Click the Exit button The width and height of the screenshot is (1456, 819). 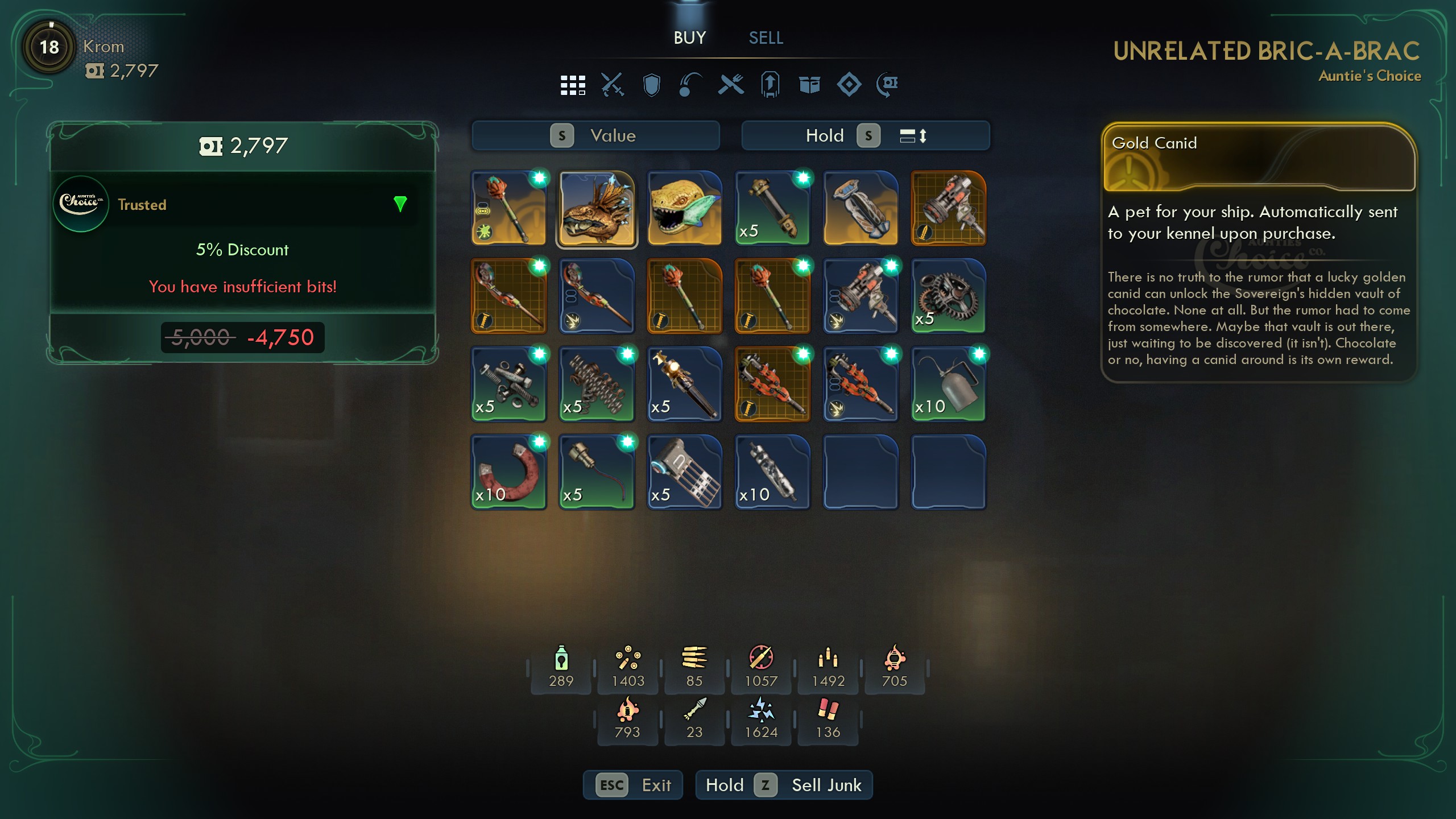(633, 785)
